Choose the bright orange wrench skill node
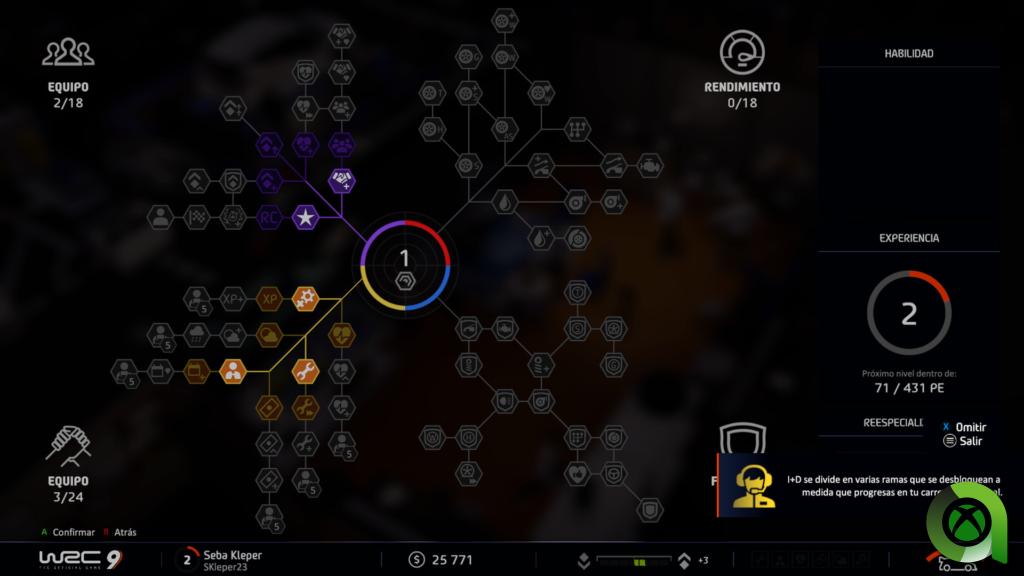The image size is (1024, 576). coord(305,371)
